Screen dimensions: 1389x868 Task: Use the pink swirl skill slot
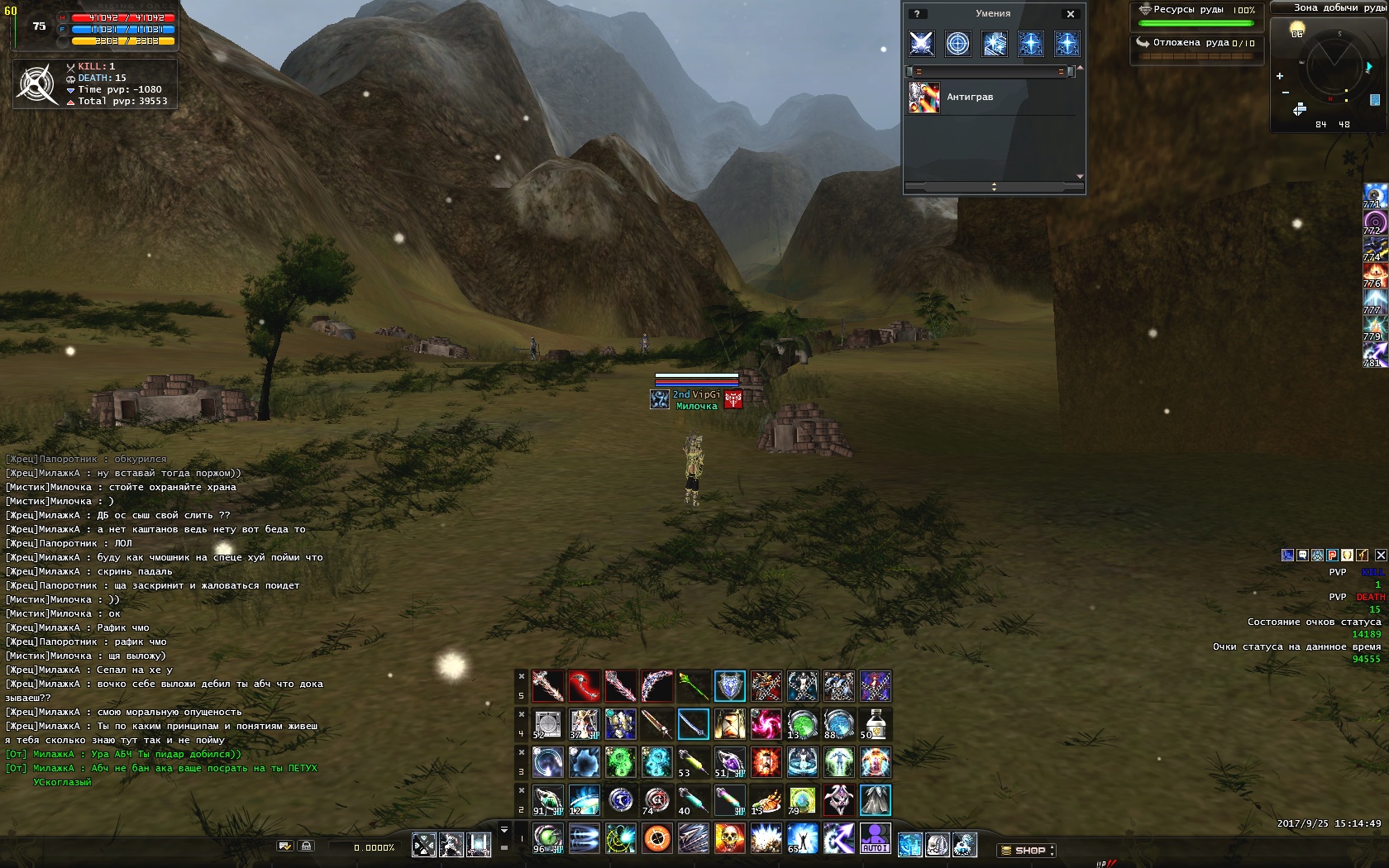(766, 724)
